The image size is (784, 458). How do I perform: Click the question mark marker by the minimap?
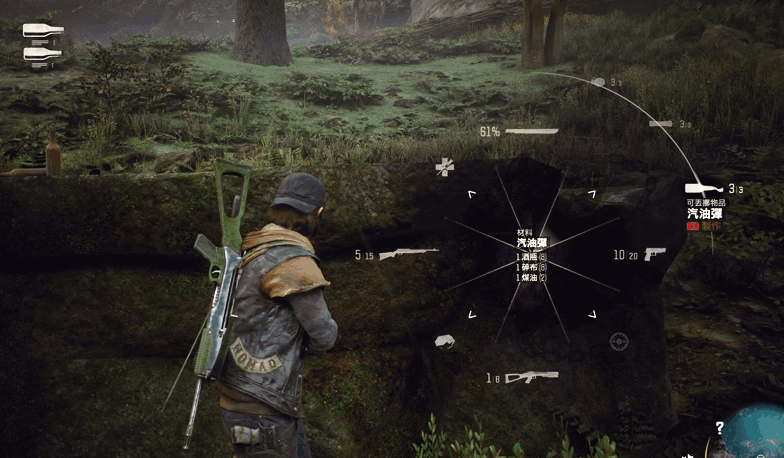point(718,427)
